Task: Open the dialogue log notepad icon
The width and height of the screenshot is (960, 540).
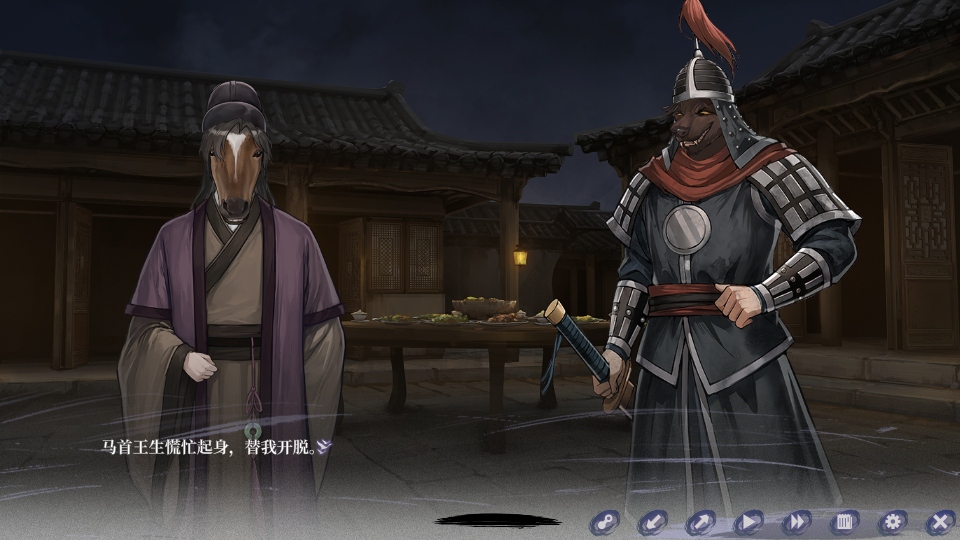Action: [x=844, y=521]
